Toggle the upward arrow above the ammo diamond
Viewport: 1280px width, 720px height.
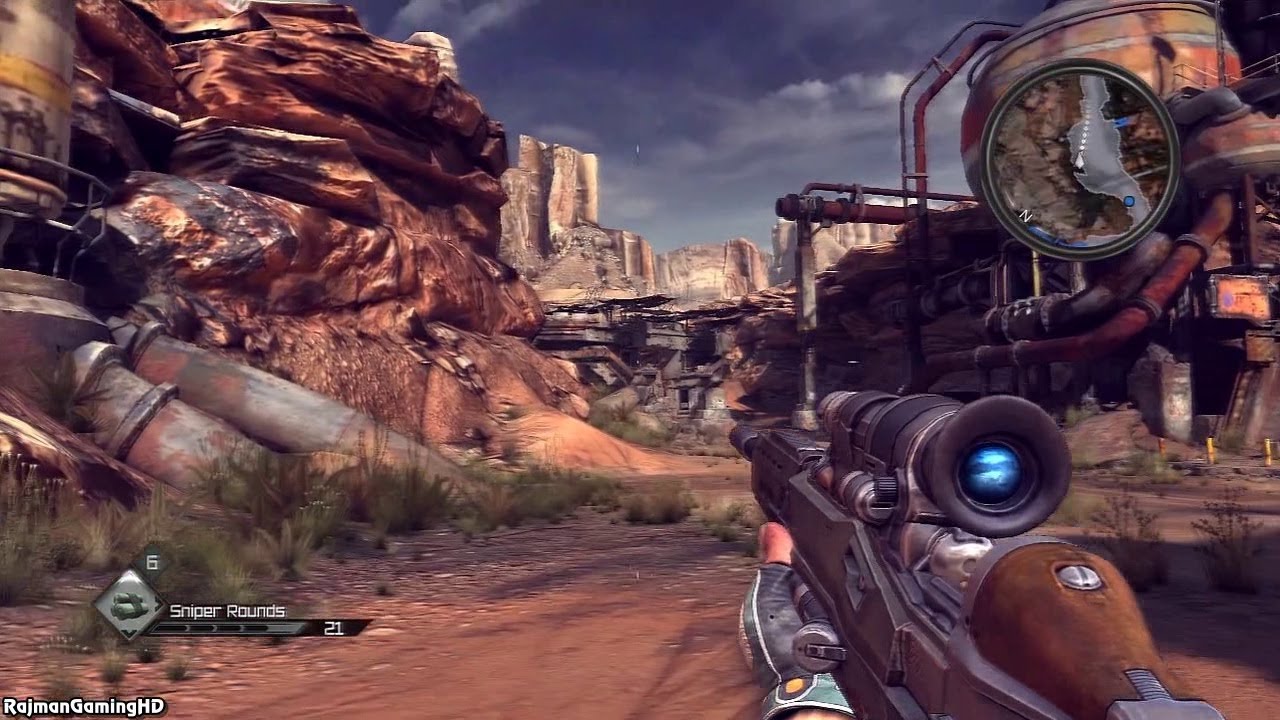(128, 577)
